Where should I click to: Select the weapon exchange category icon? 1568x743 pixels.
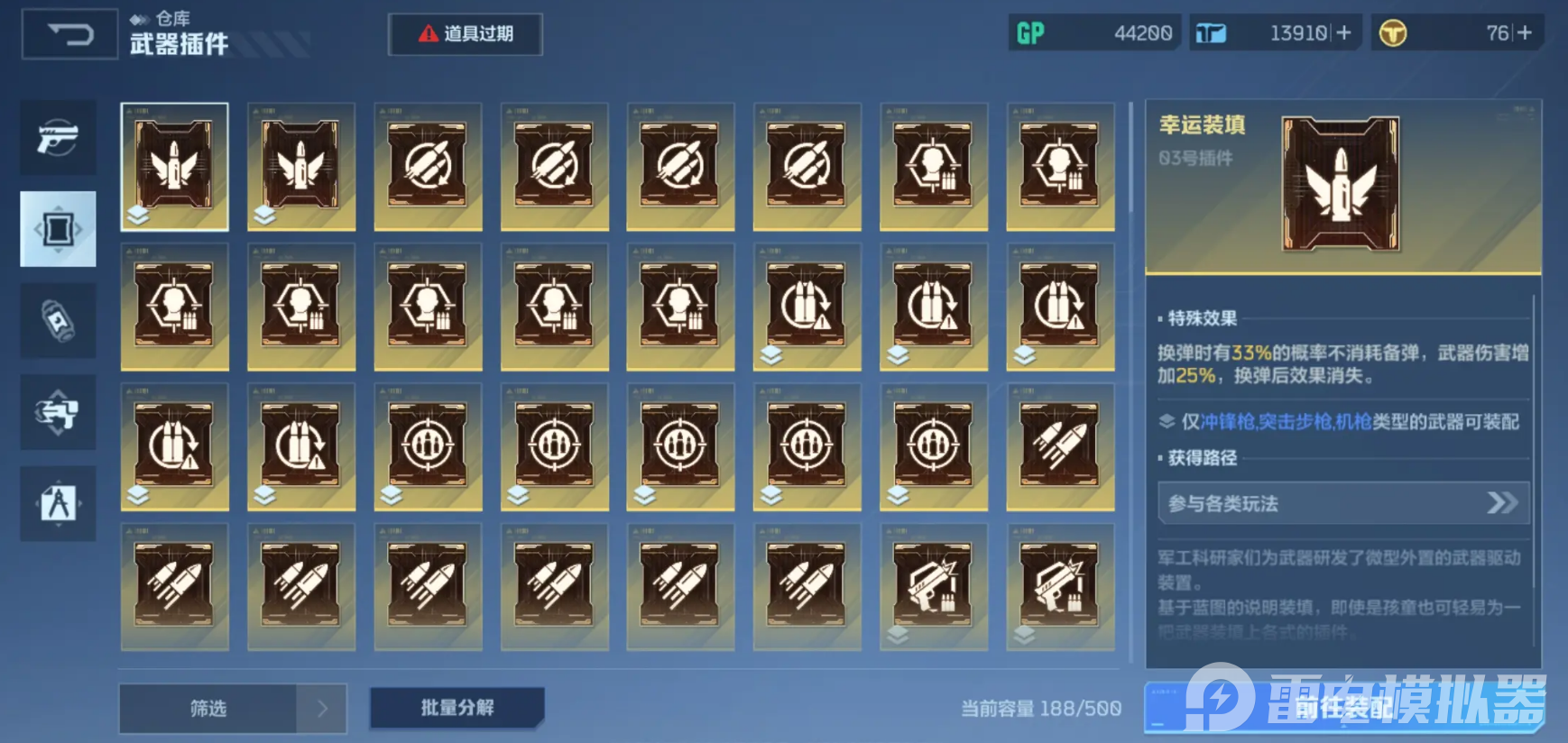click(x=58, y=412)
